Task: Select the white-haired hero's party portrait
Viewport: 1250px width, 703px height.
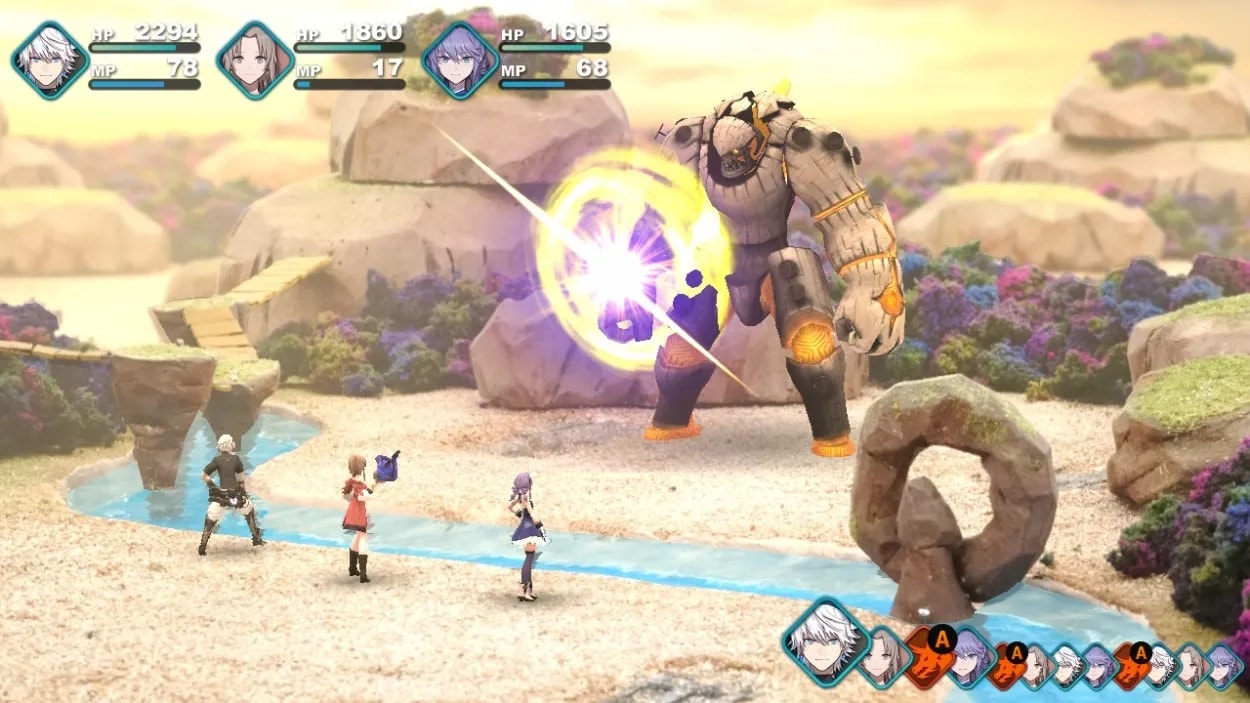Action: (50, 60)
